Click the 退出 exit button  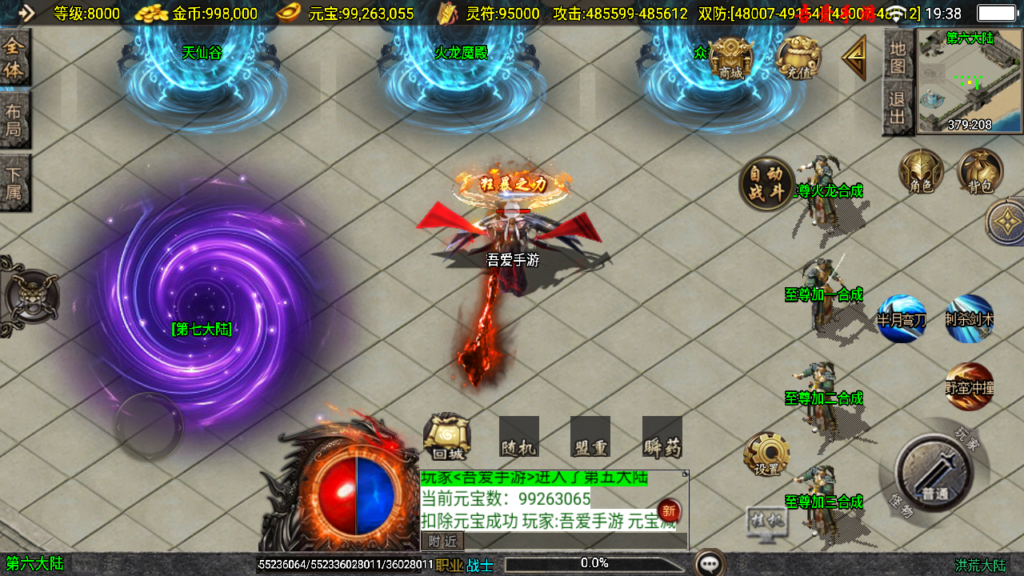pos(897,109)
